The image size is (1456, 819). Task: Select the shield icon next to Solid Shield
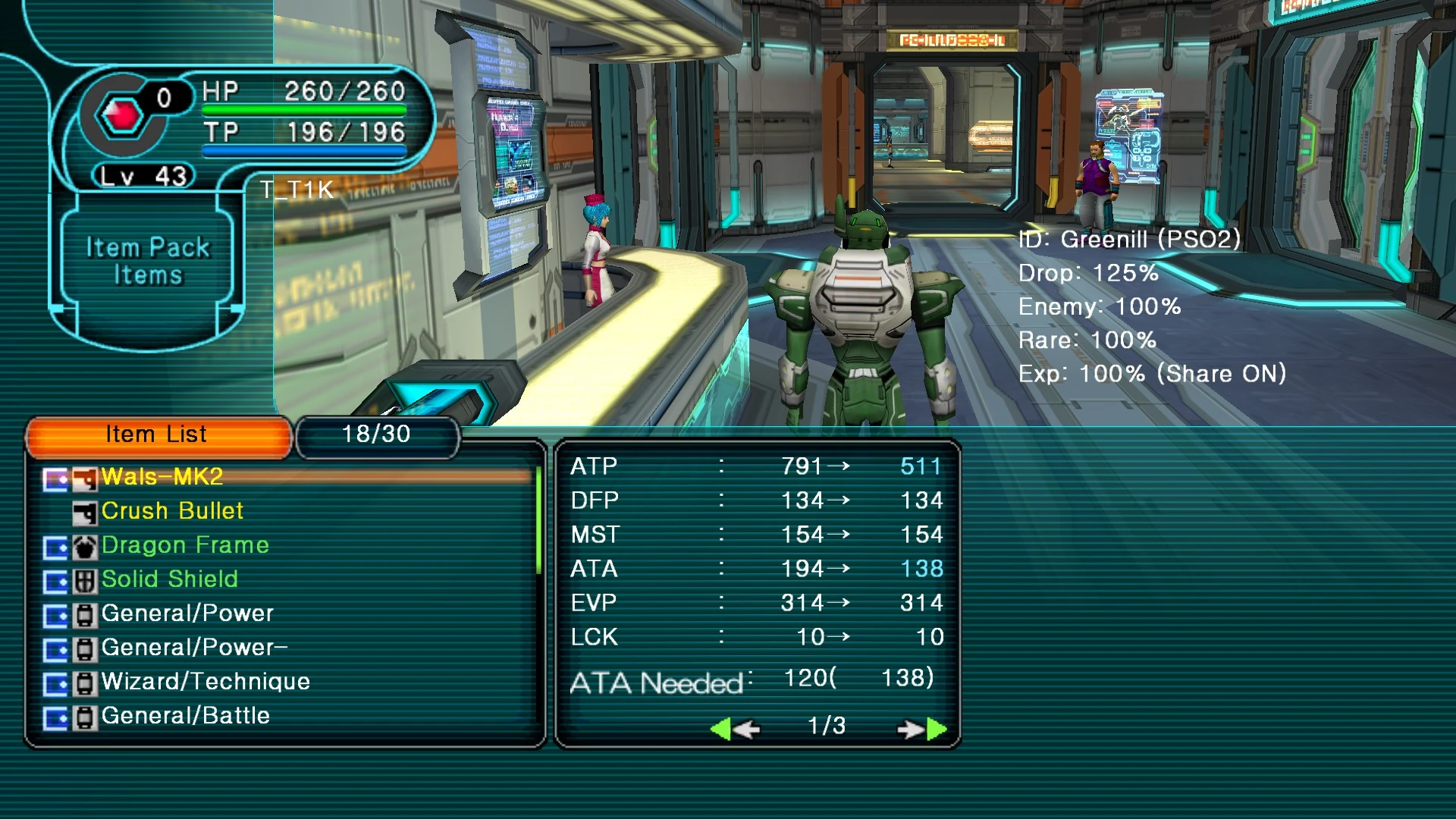coord(86,579)
